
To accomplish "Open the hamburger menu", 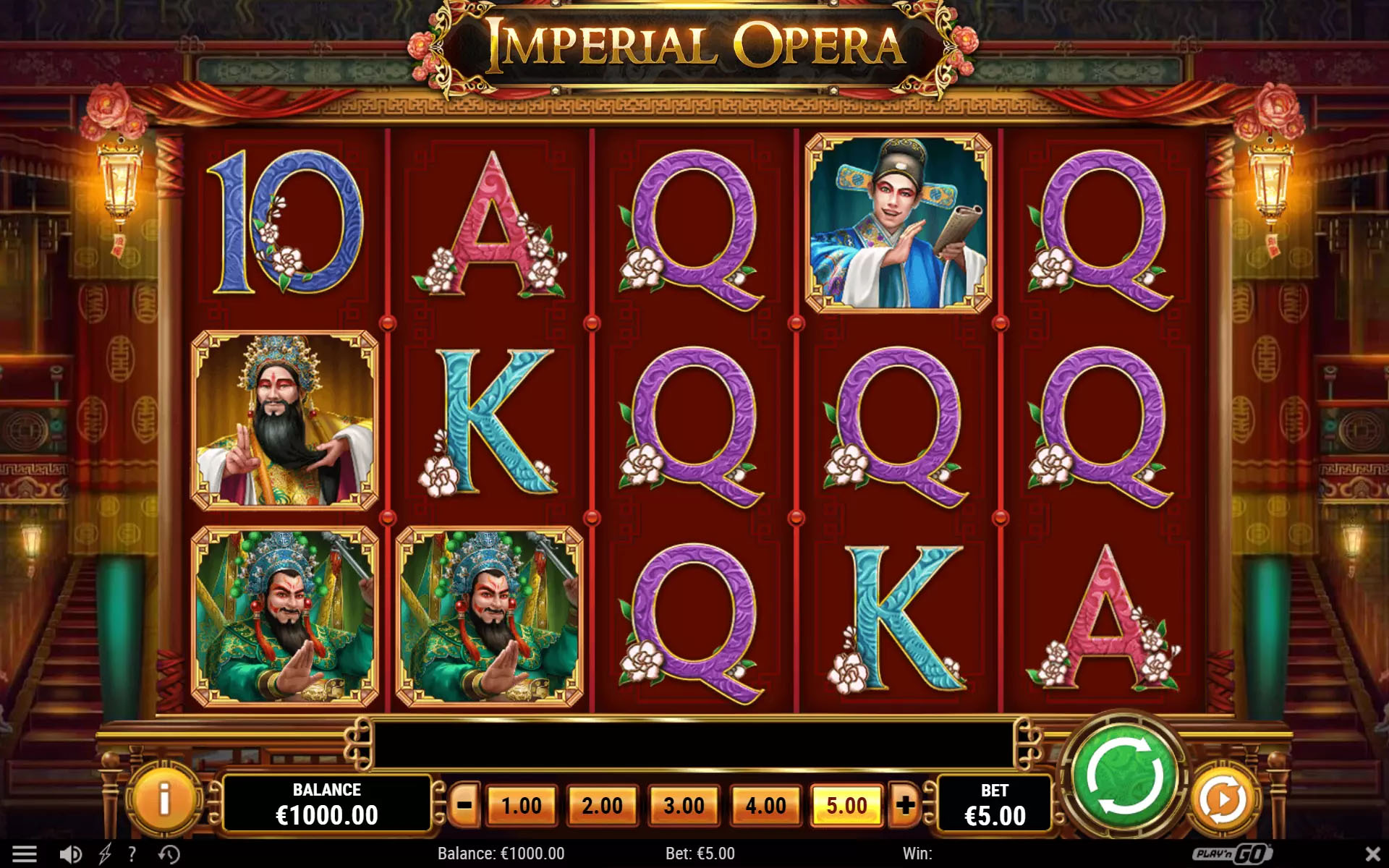I will click(25, 854).
